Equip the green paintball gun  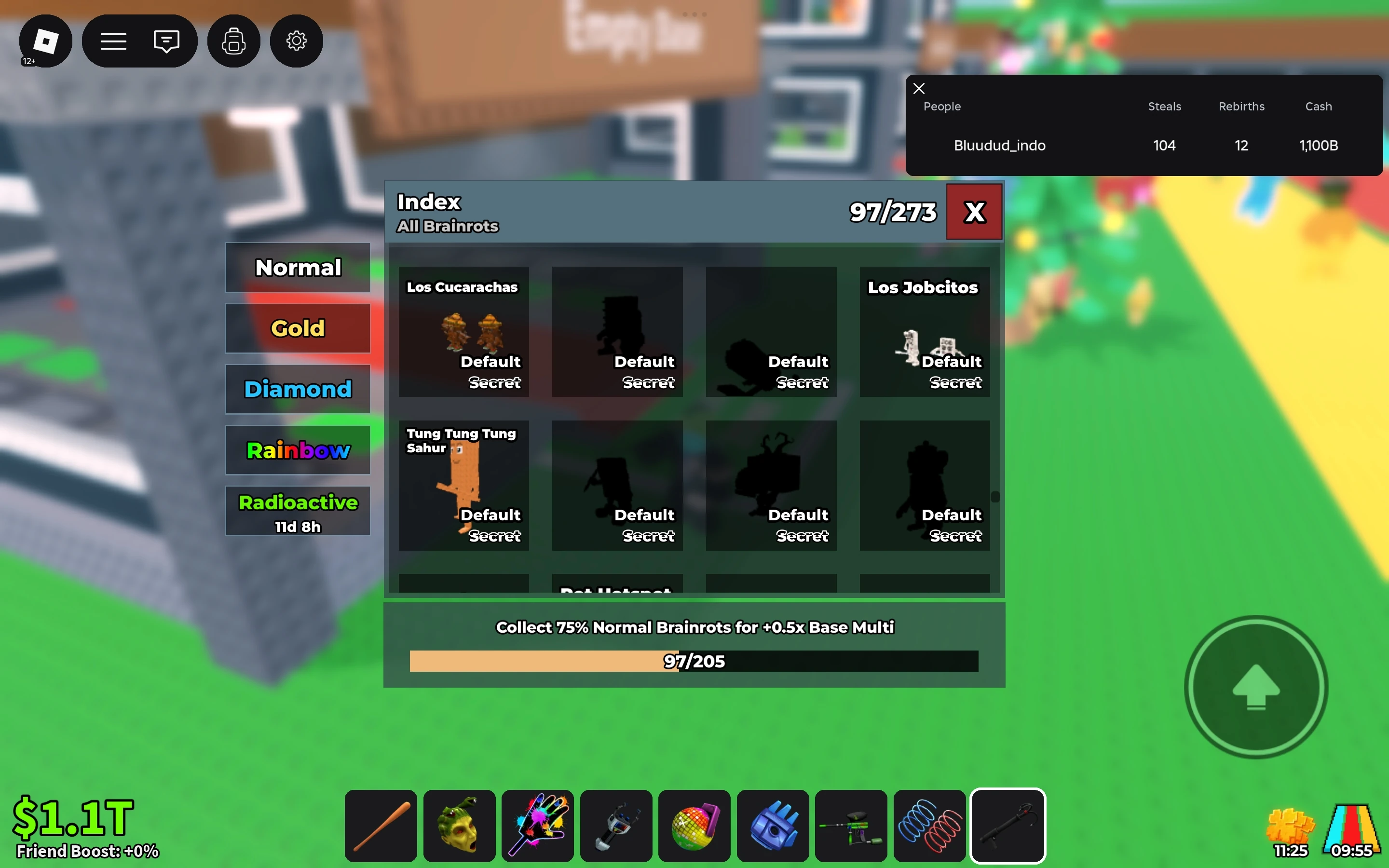coord(851,826)
